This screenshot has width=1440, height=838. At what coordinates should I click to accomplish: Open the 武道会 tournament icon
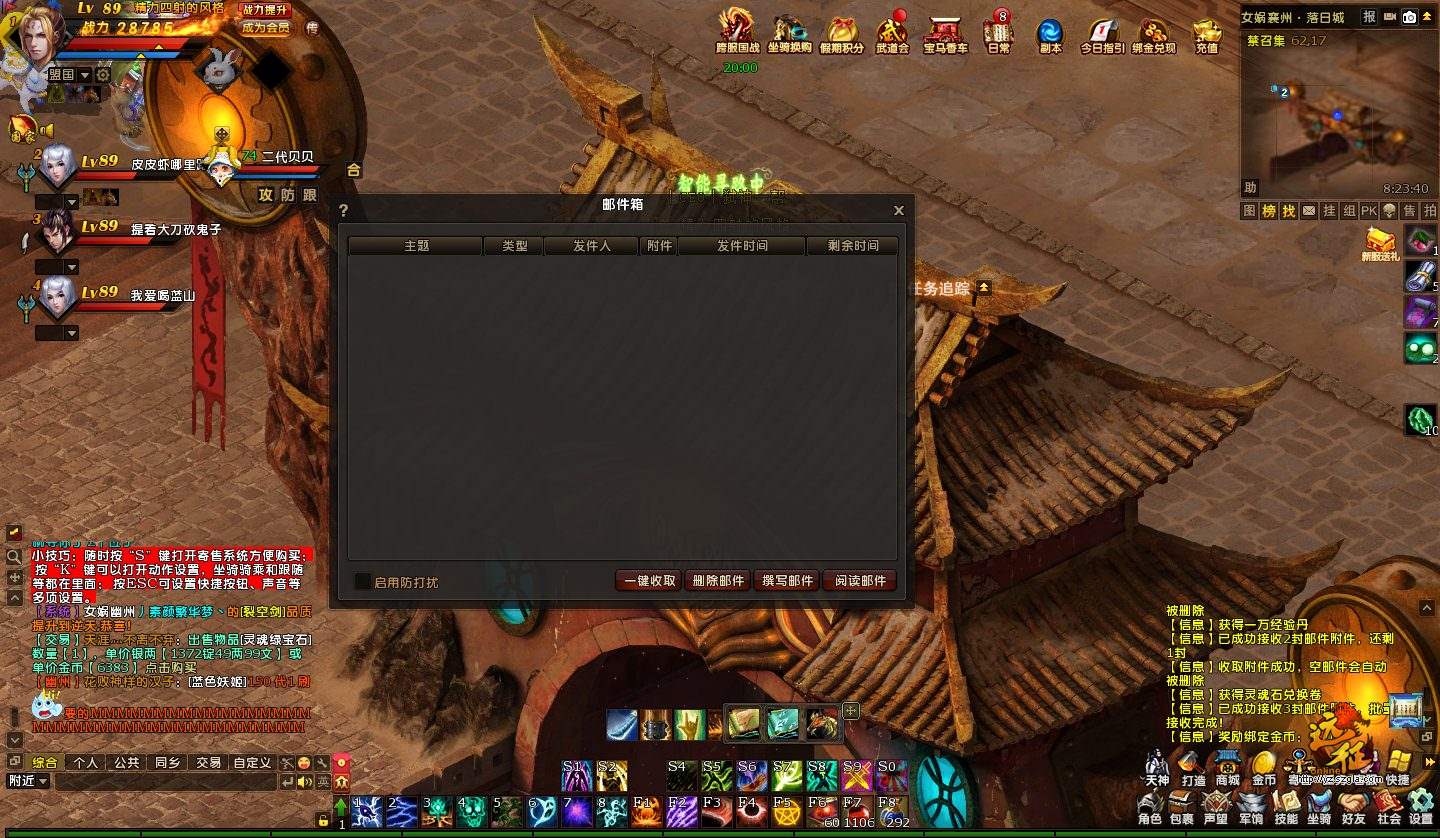click(892, 34)
